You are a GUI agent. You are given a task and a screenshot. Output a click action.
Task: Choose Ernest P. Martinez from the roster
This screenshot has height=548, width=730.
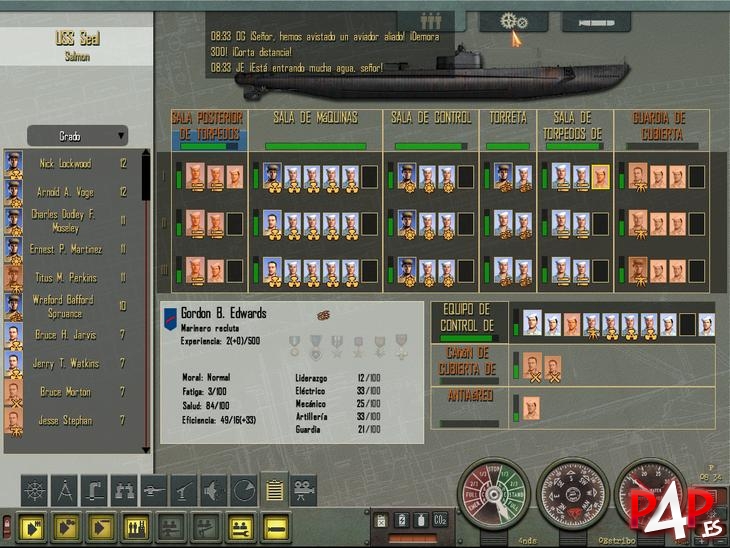coord(65,249)
